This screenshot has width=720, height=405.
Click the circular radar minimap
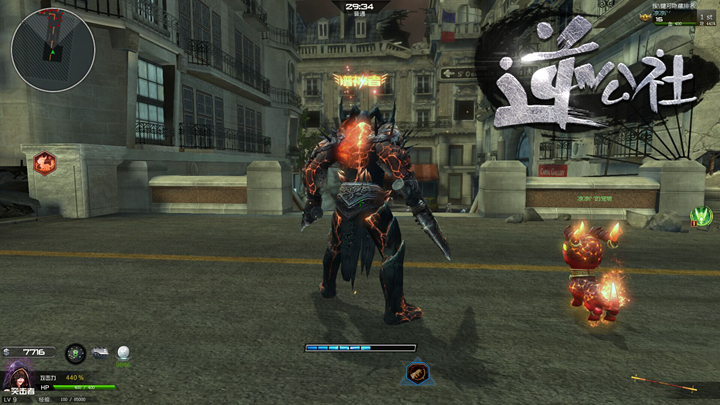53,49
